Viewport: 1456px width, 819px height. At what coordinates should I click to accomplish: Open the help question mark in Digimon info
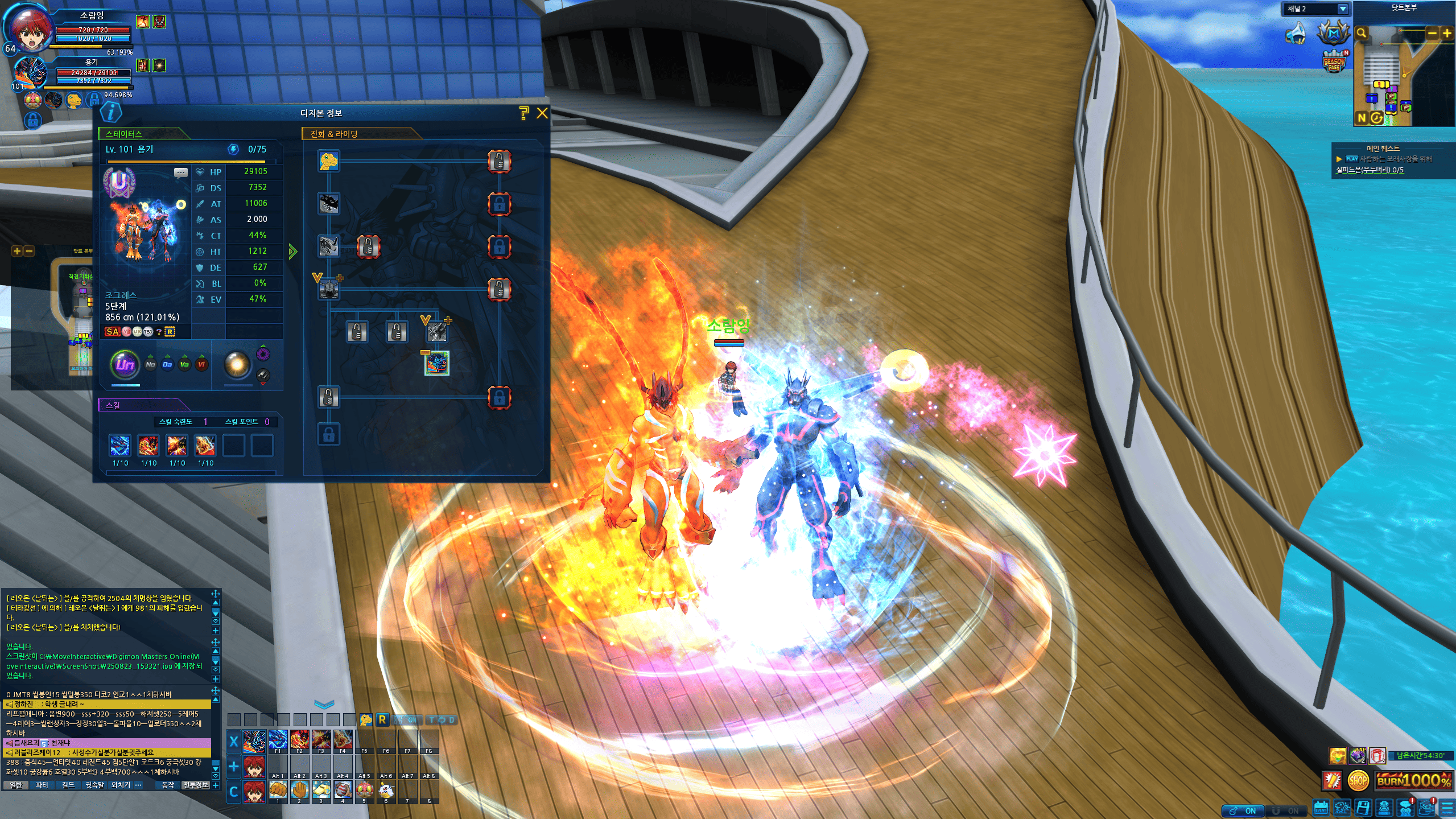click(524, 113)
